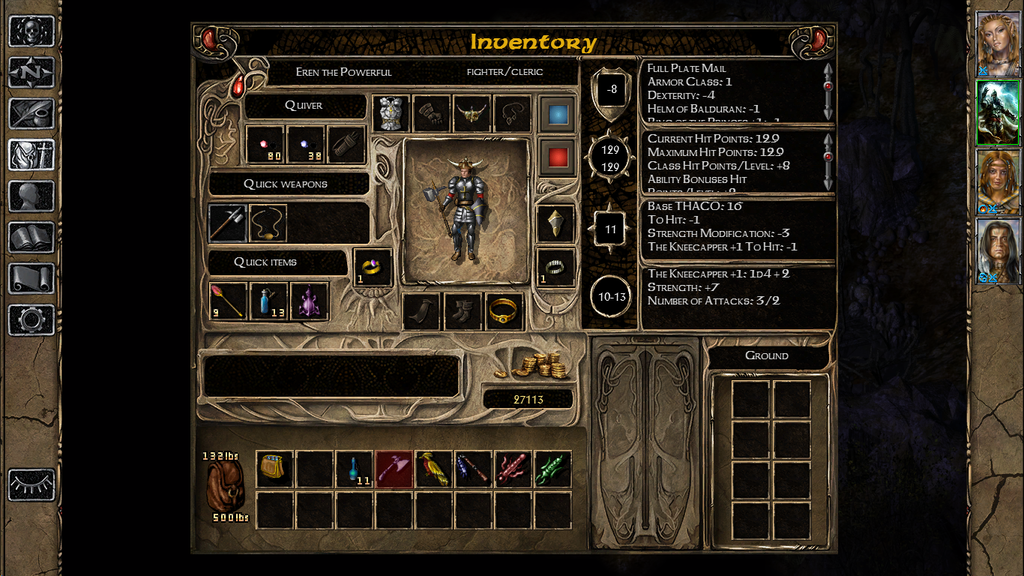
Task: Select the Full Plate Mail armor slot
Action: point(391,113)
